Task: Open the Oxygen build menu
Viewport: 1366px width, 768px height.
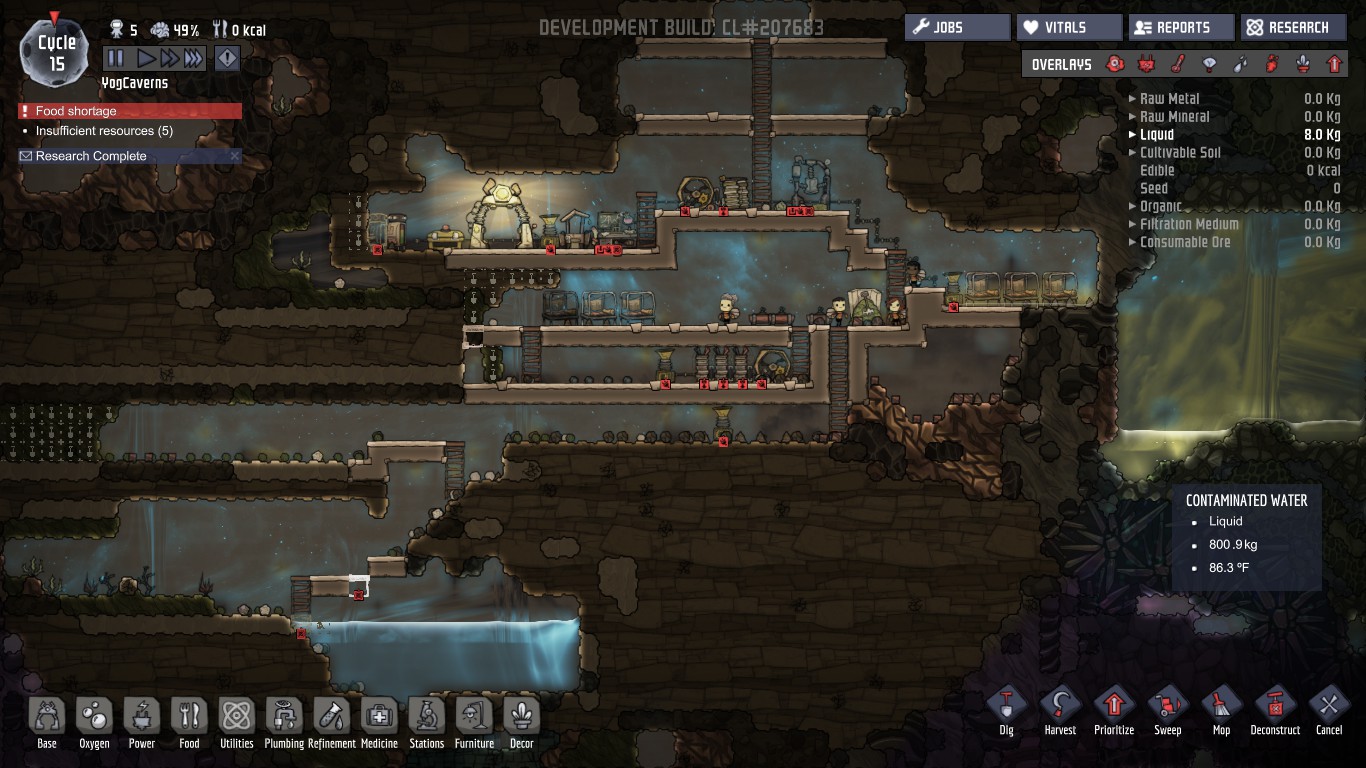Action: coord(94,717)
